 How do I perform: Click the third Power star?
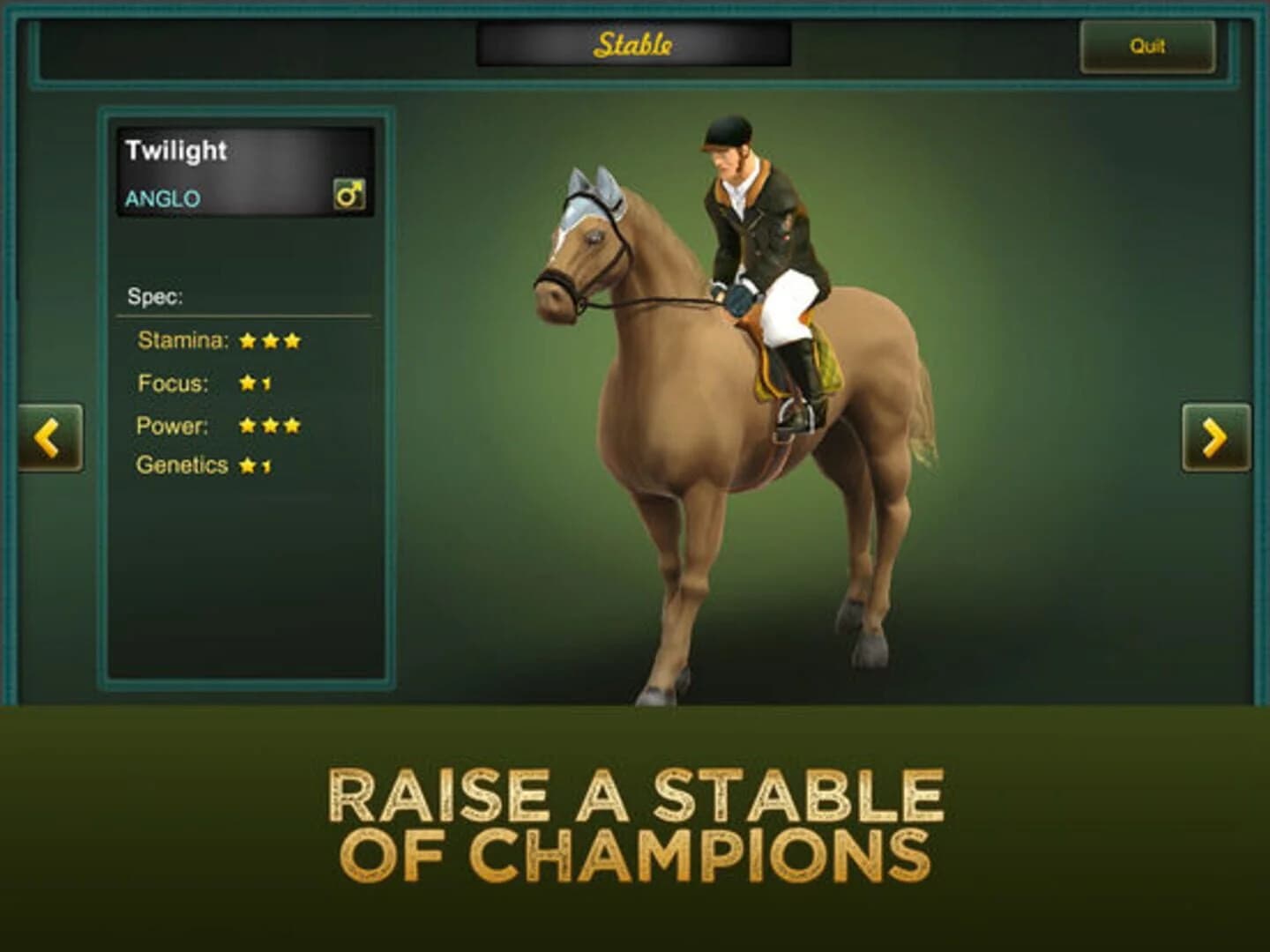click(292, 426)
